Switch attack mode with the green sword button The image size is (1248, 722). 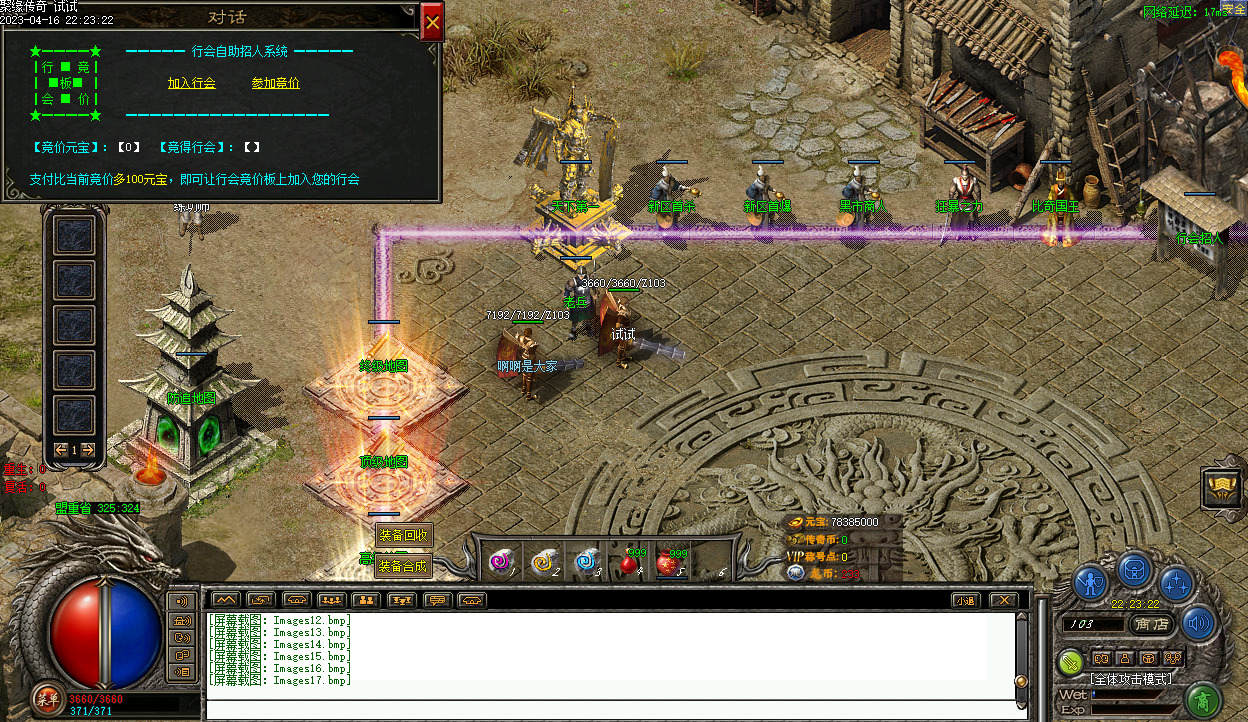point(1071,661)
